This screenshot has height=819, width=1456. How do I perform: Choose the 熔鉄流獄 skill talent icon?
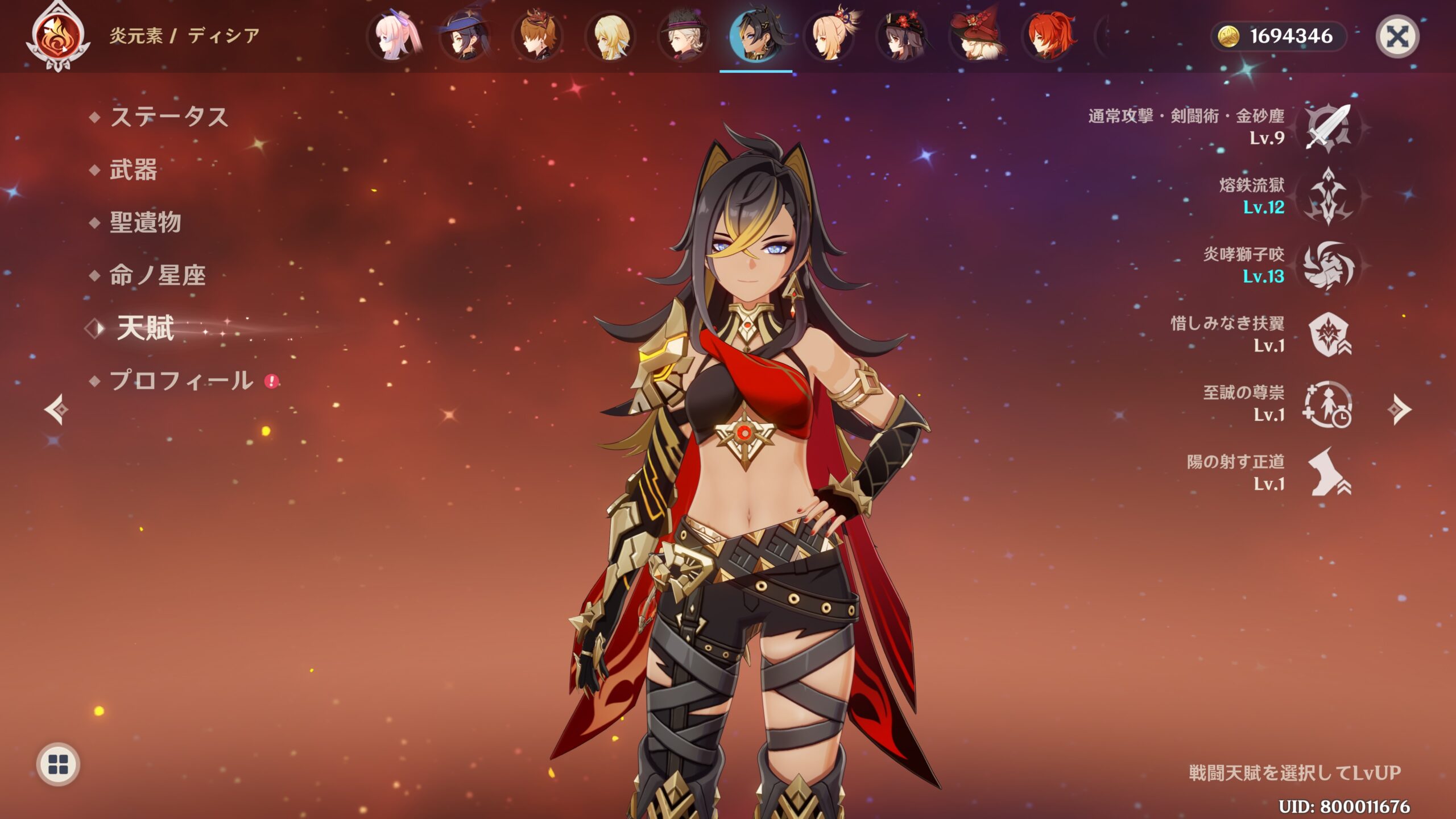click(1329, 197)
